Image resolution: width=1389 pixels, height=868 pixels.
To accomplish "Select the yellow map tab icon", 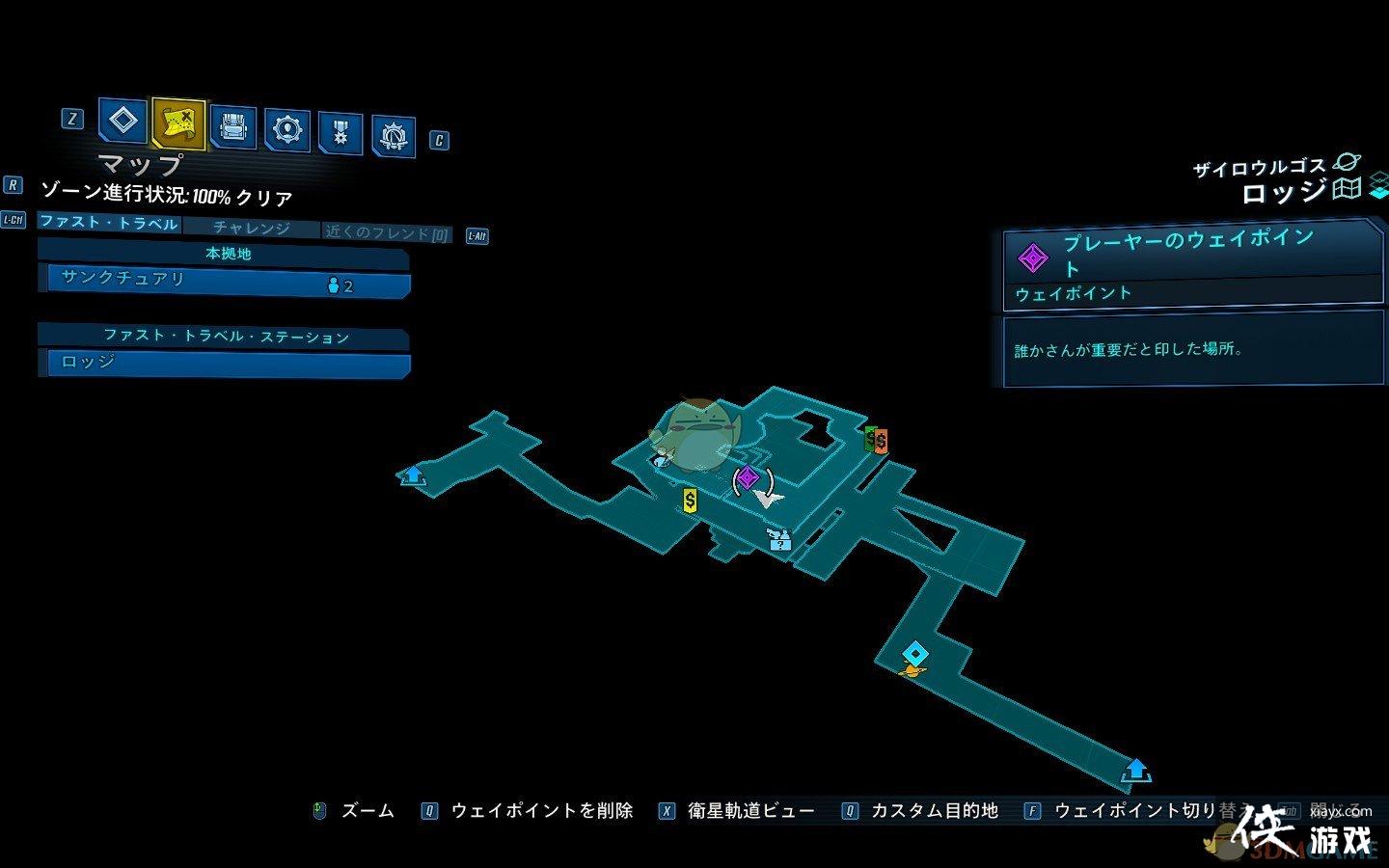I will [x=178, y=122].
